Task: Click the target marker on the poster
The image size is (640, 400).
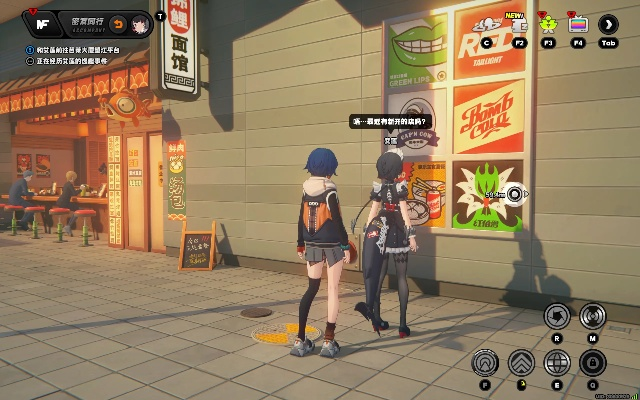Action: point(514,194)
